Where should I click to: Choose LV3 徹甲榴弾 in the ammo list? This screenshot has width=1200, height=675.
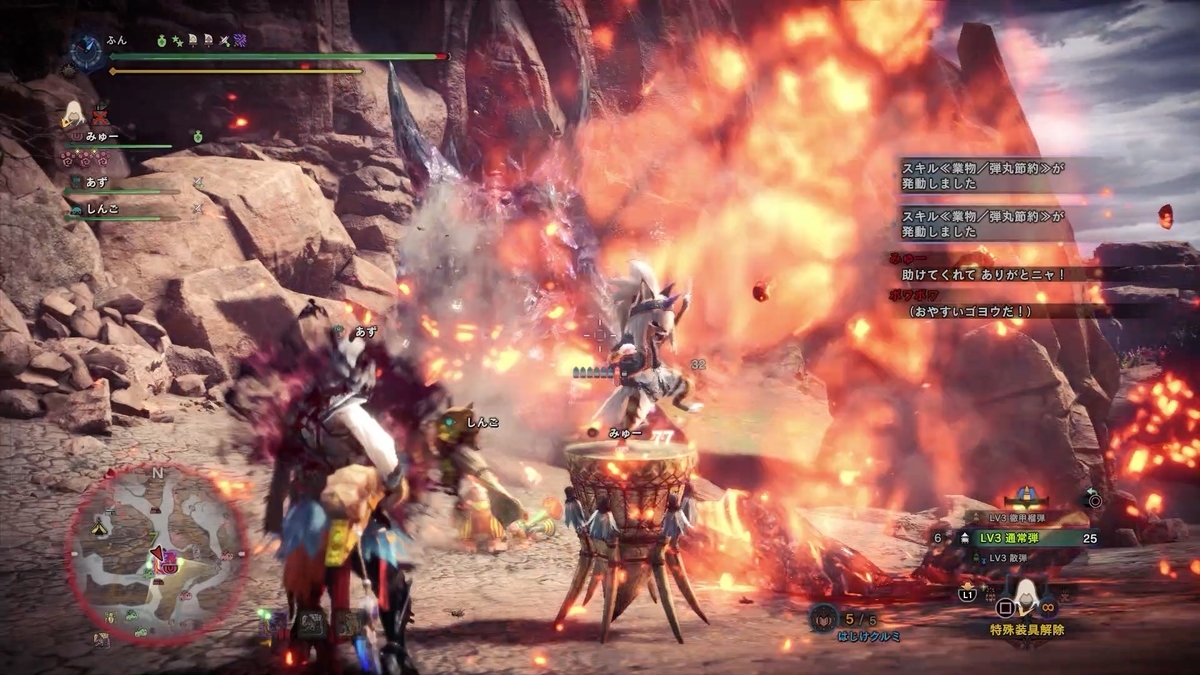tap(1010, 517)
